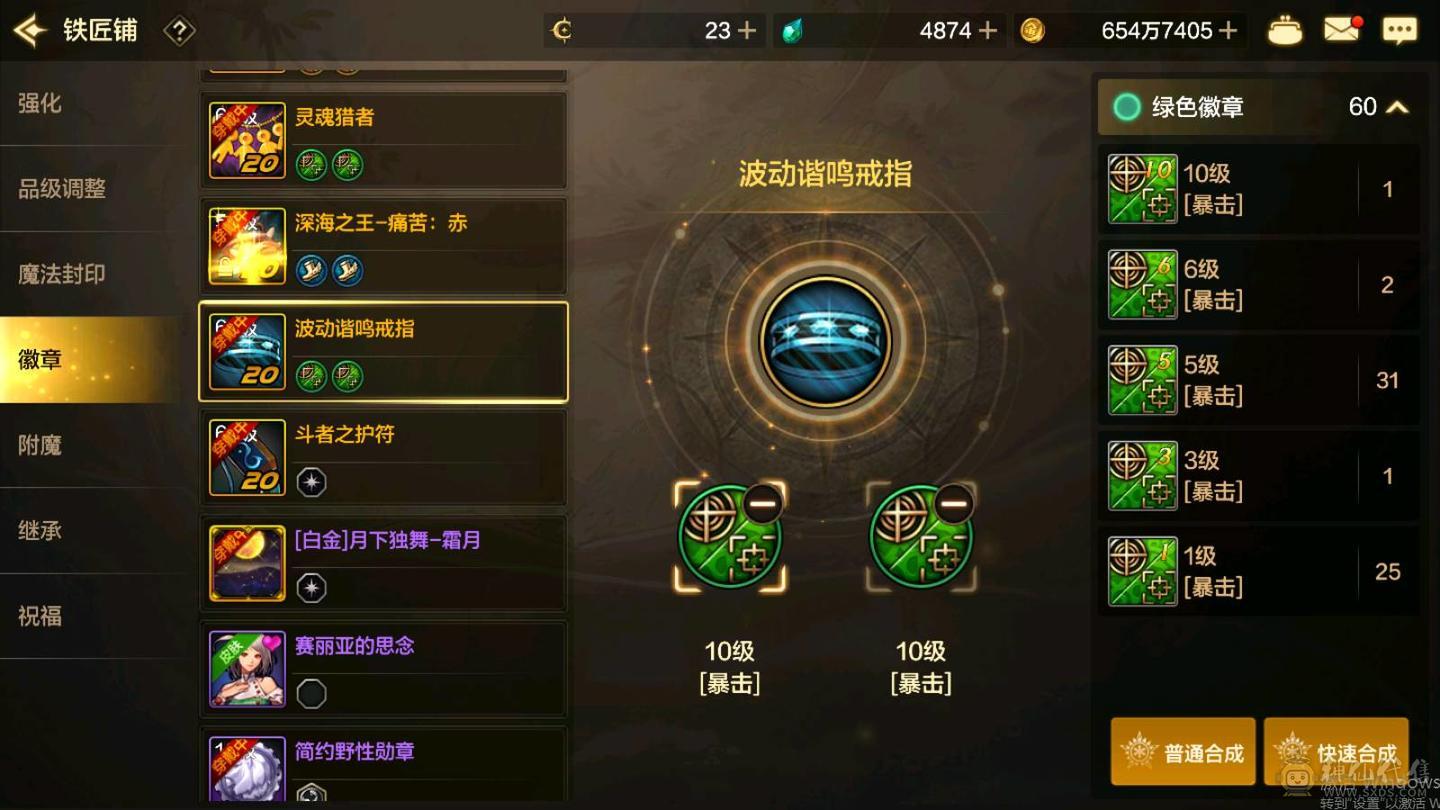The width and height of the screenshot is (1440, 810).
Task: Click the + next to the coin balance 23
Action: 747,30
